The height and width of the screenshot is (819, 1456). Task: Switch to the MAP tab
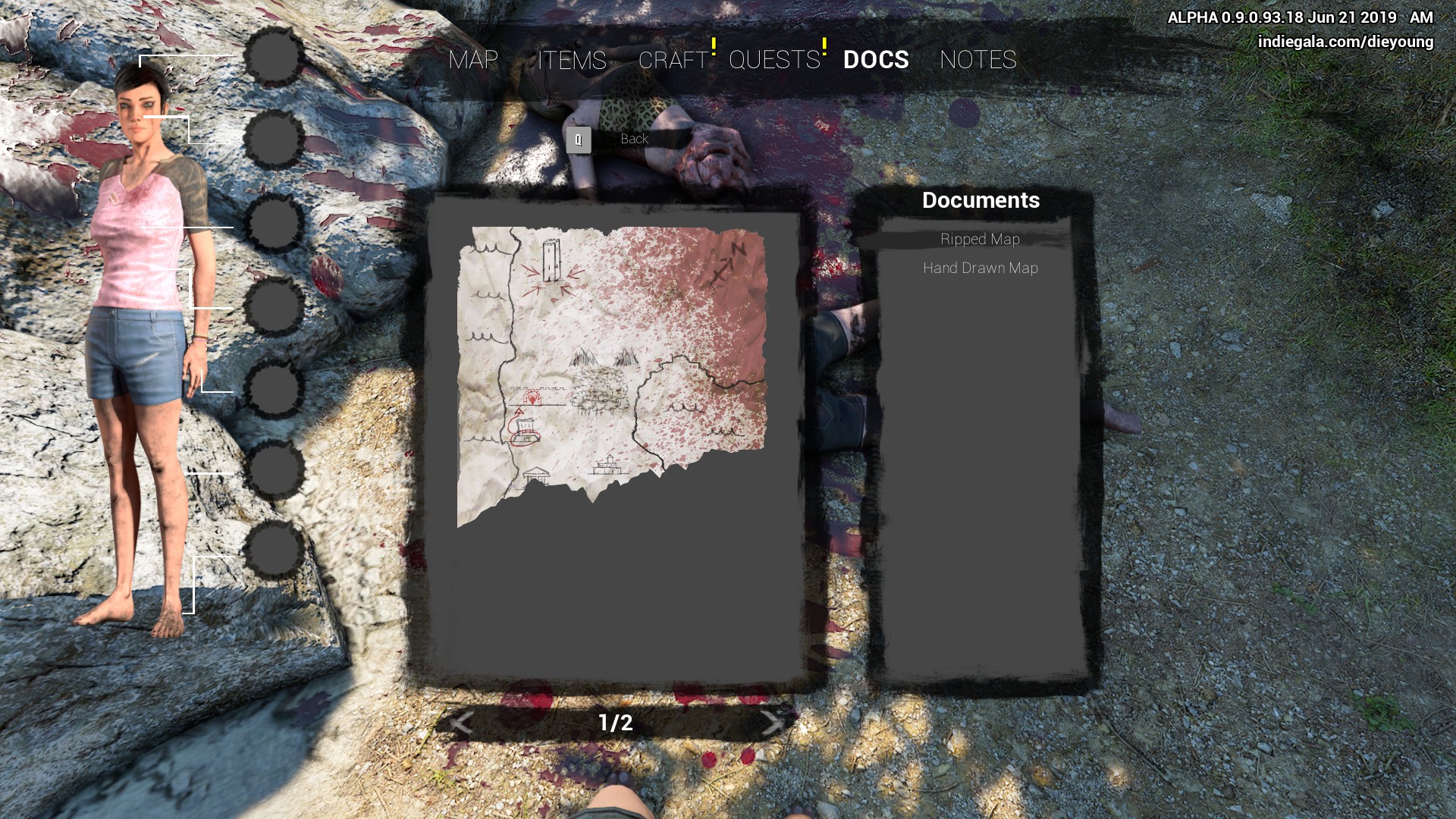tap(473, 60)
